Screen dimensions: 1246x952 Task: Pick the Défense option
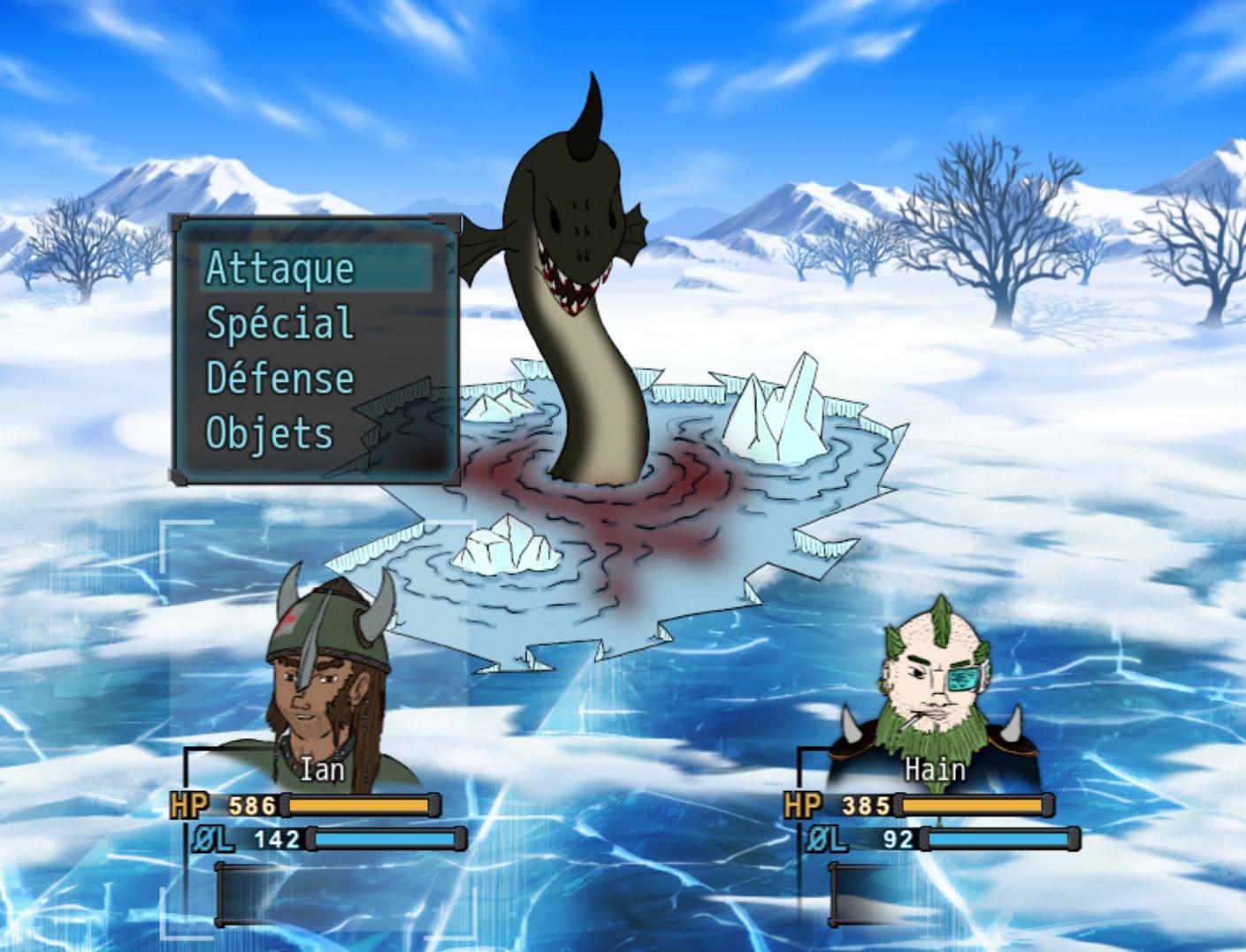(x=279, y=378)
